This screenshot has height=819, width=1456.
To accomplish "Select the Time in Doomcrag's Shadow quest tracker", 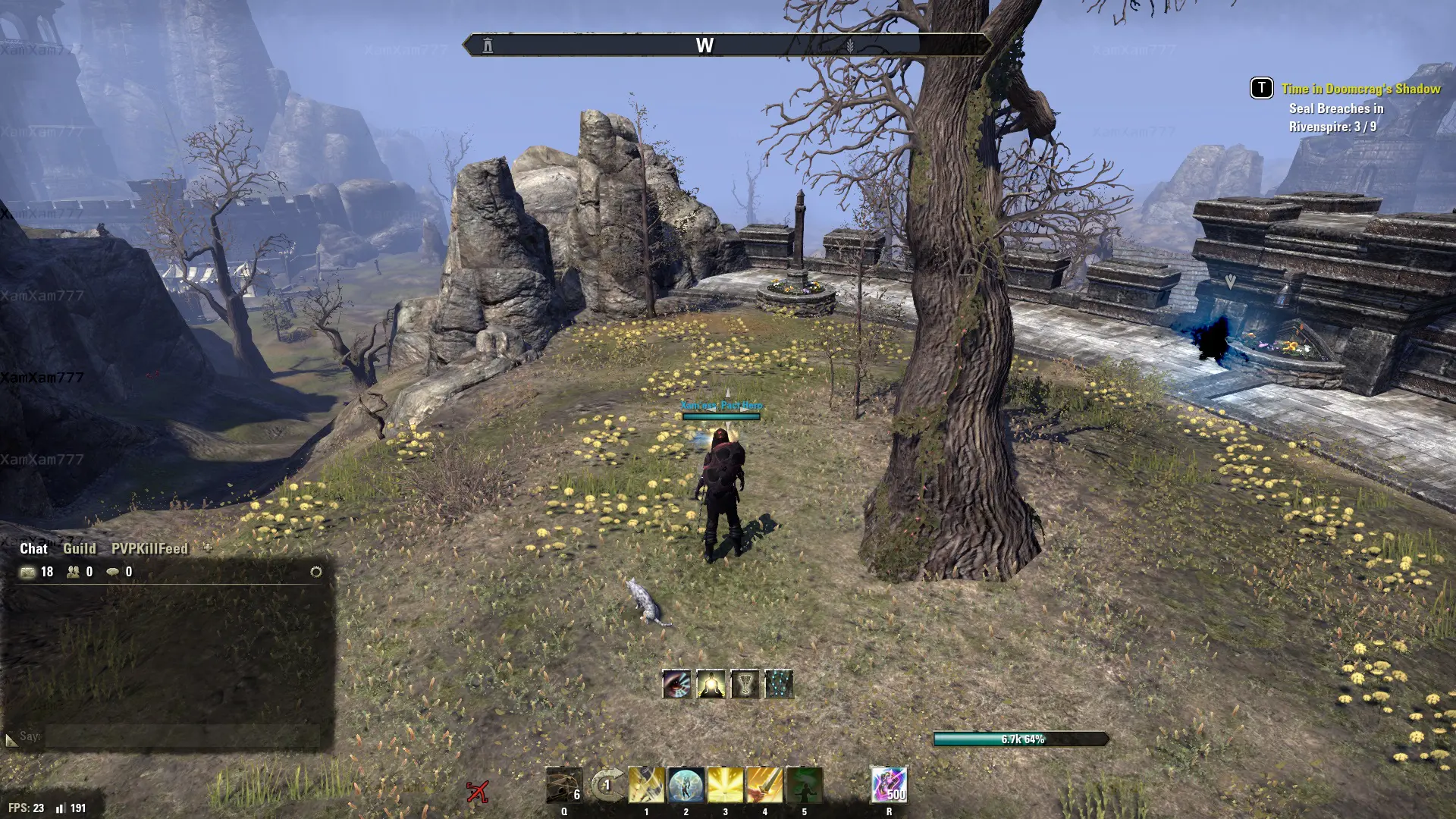I will (1360, 89).
